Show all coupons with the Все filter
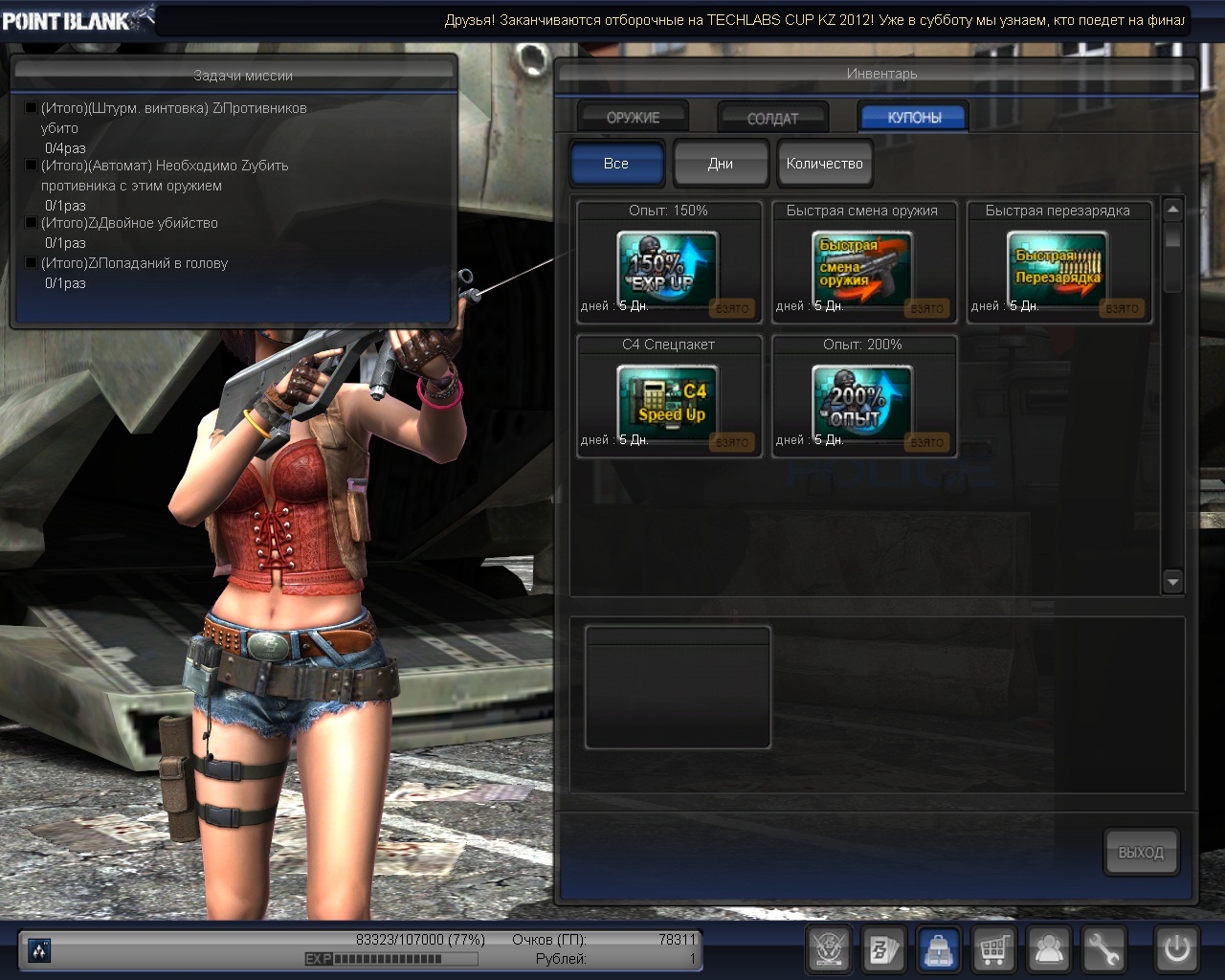 tap(616, 164)
